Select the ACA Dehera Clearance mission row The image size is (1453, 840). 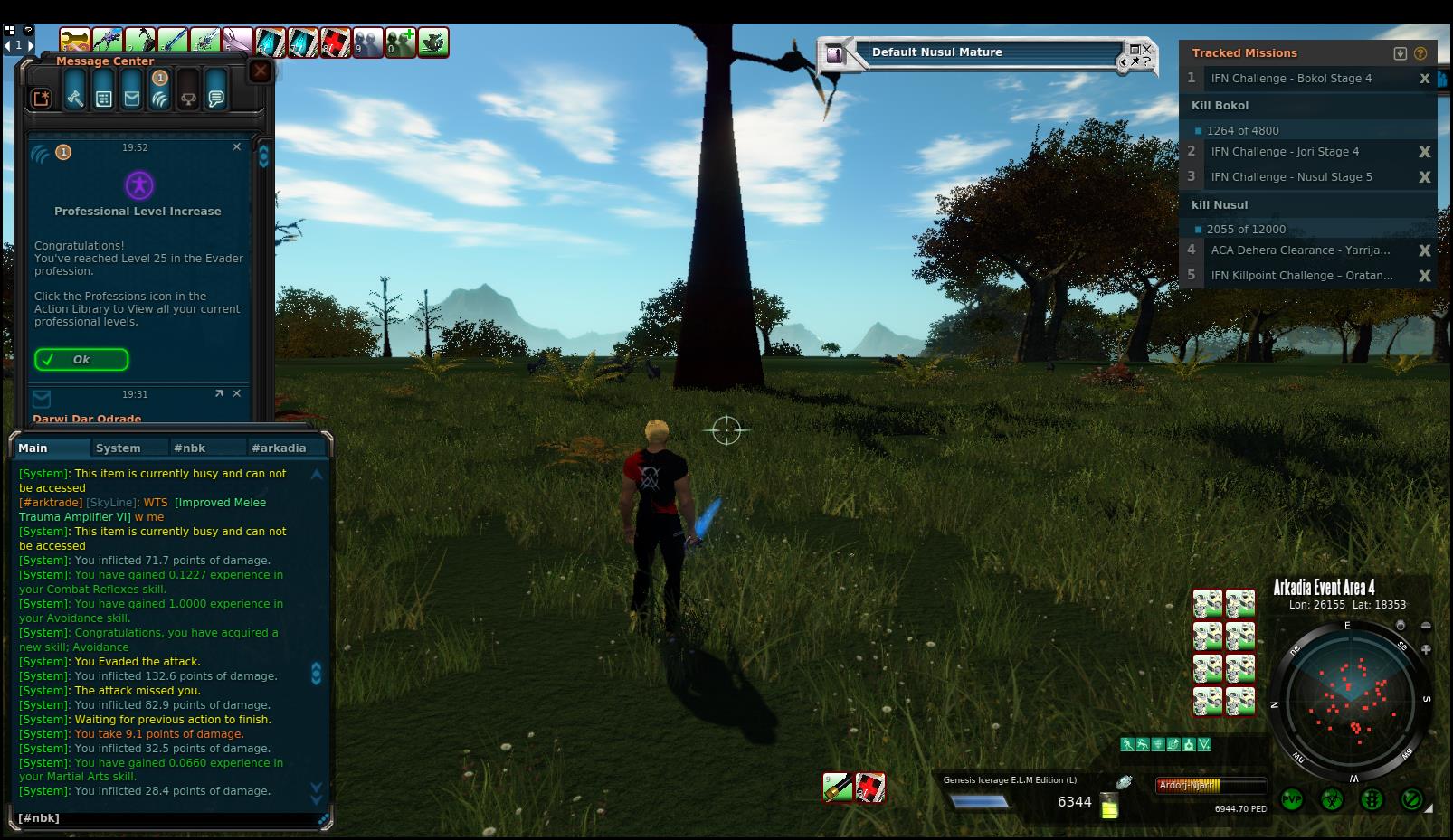[1300, 250]
